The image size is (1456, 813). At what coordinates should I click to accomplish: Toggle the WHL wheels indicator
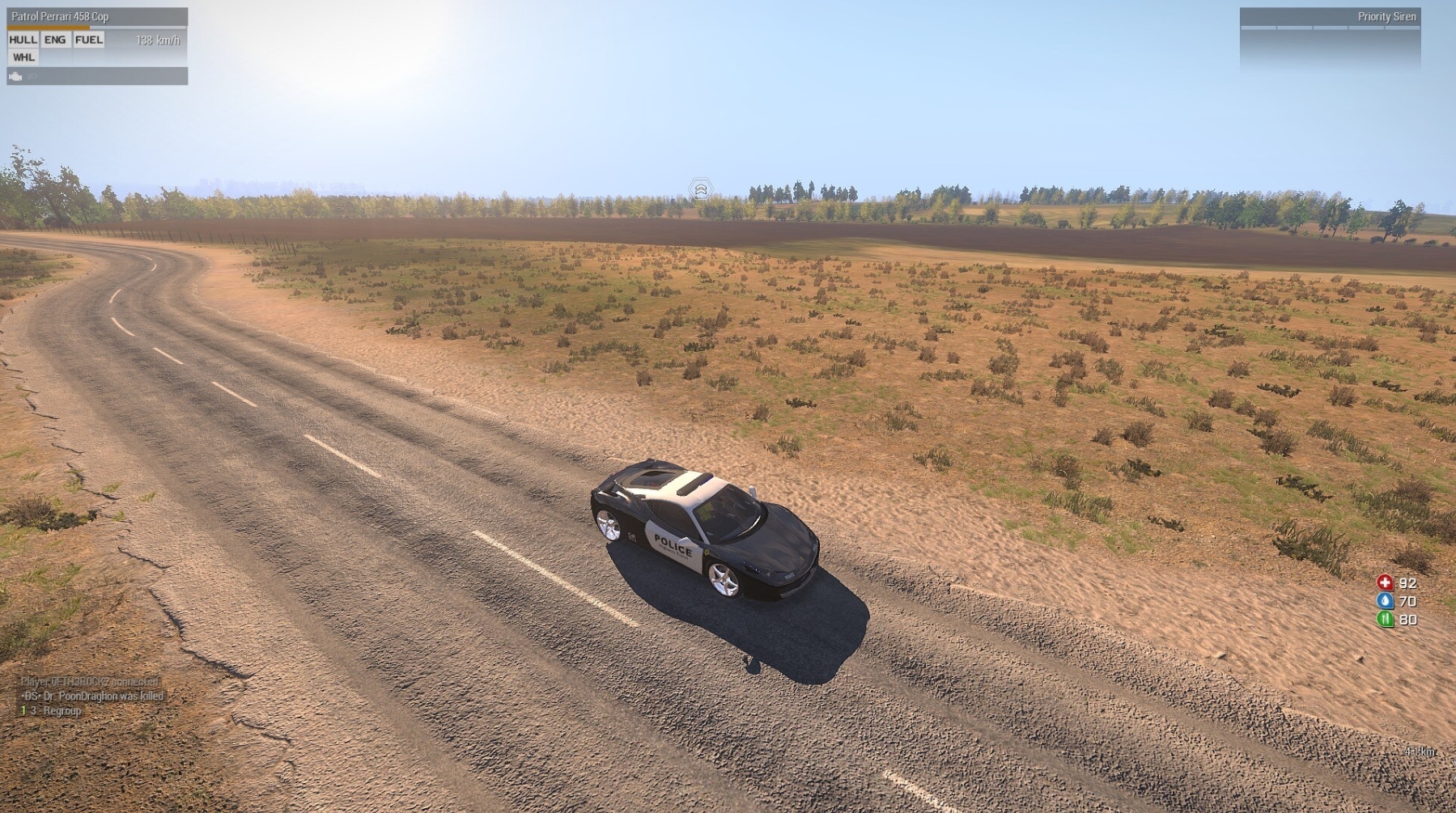[23, 57]
